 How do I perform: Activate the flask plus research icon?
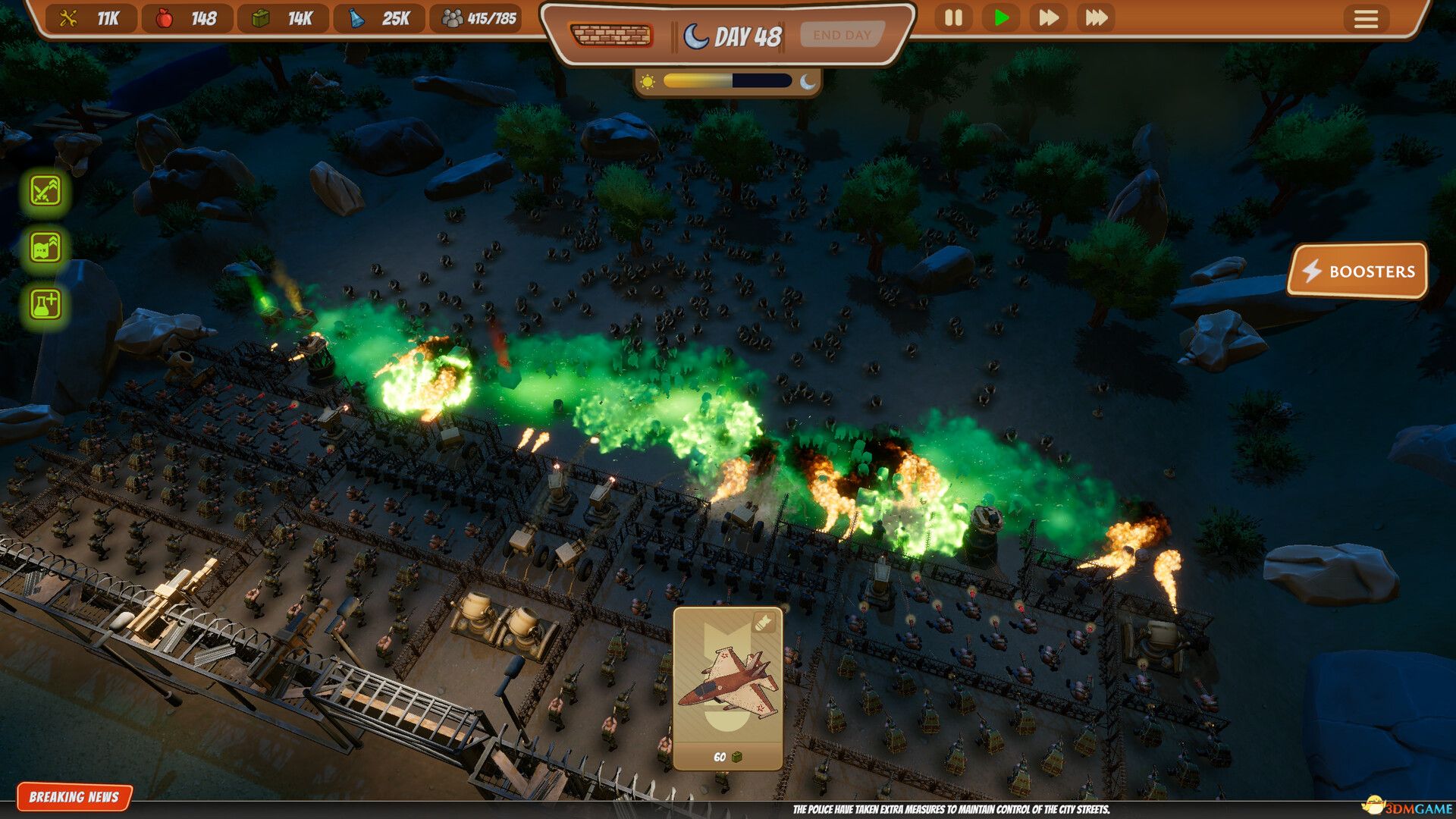[45, 304]
